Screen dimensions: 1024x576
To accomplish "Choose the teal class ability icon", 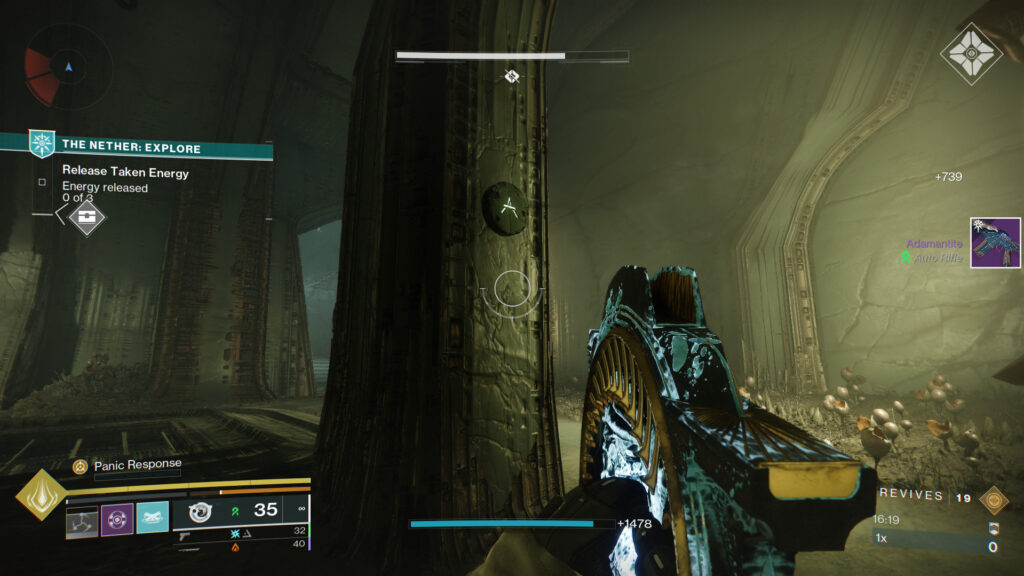I will point(152,518).
